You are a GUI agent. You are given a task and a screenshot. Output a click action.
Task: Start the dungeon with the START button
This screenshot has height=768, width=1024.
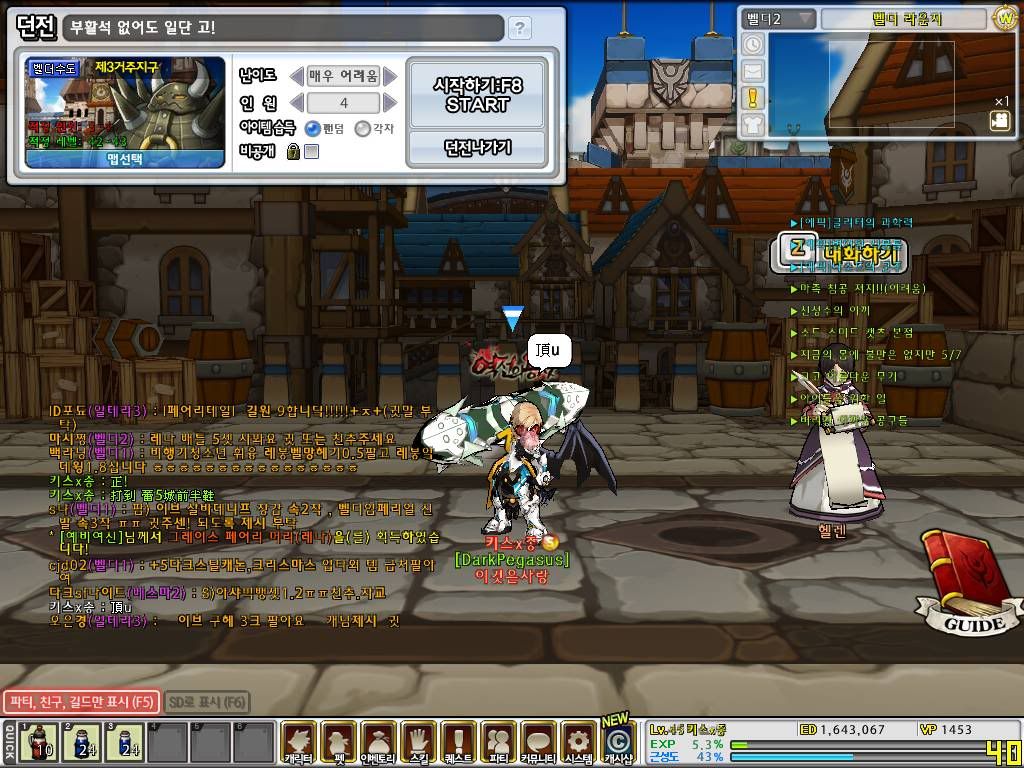coord(477,95)
